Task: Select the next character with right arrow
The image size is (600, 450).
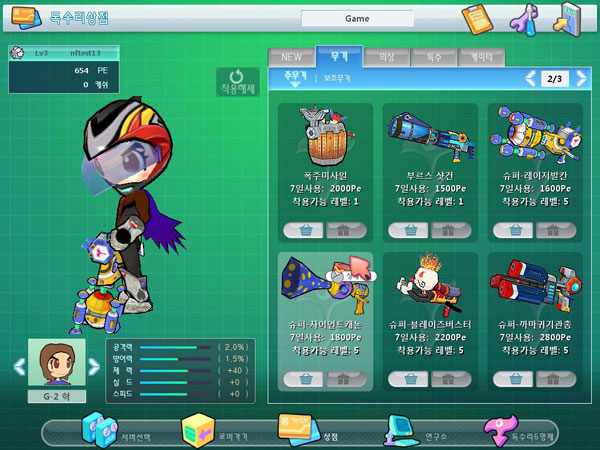Action: pyautogui.click(x=95, y=367)
